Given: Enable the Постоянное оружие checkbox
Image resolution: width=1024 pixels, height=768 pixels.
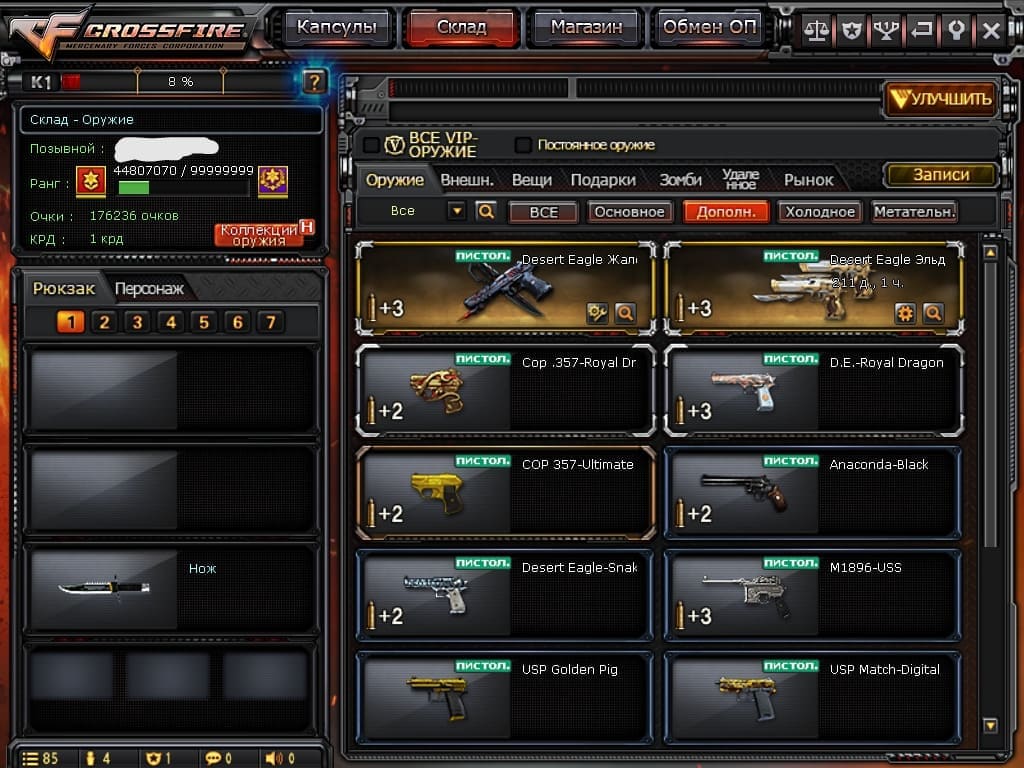Looking at the screenshot, I should 523,145.
